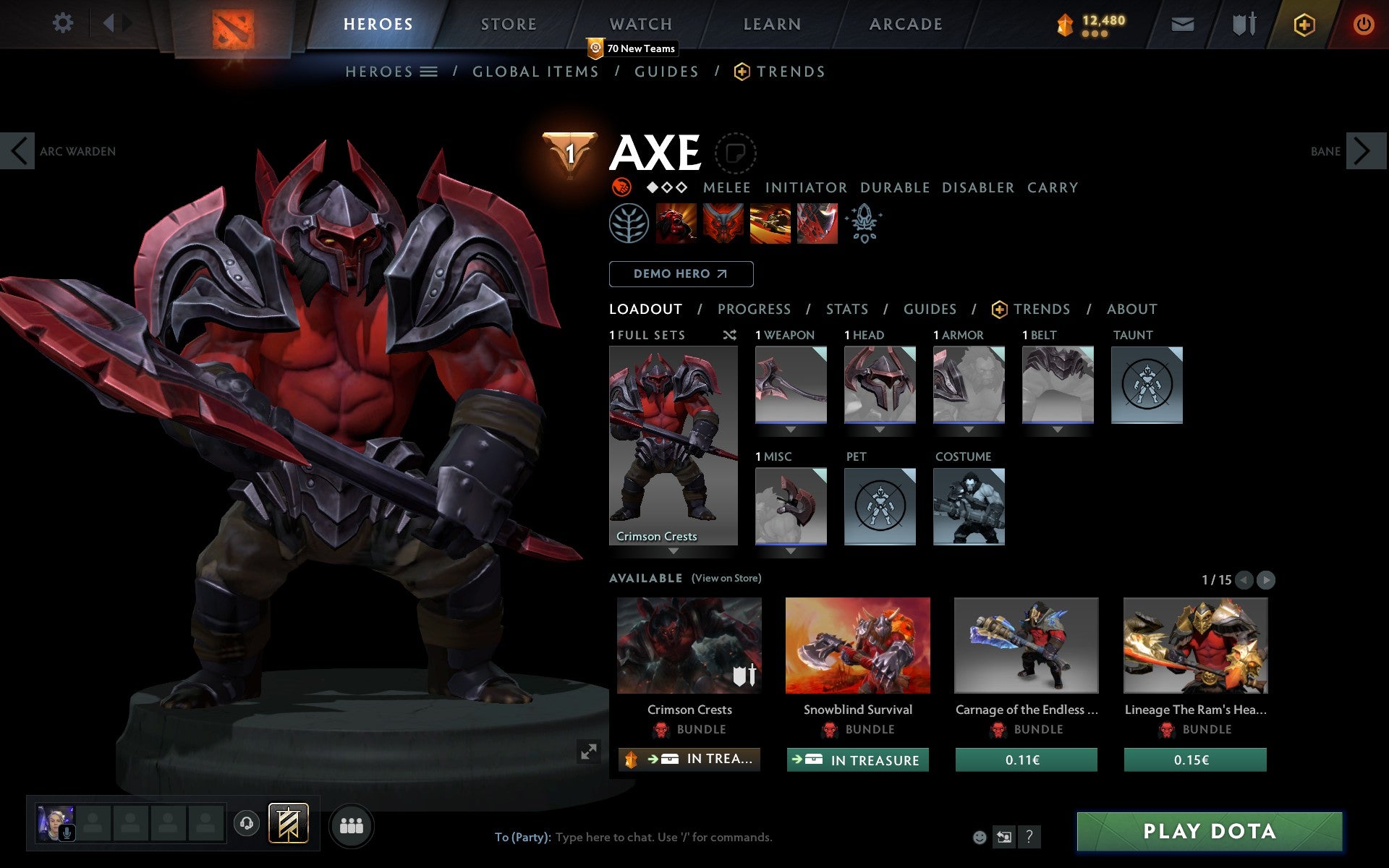Open the Weapon slot dropdown arrow
Image resolution: width=1389 pixels, height=868 pixels.
click(x=790, y=428)
